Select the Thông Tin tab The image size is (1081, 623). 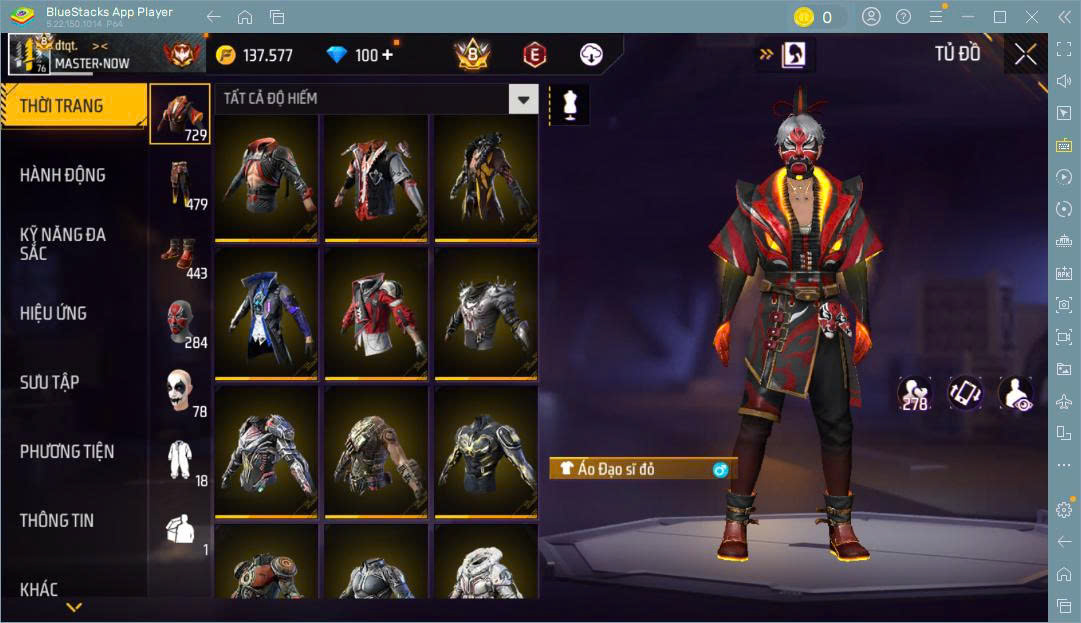pos(57,520)
